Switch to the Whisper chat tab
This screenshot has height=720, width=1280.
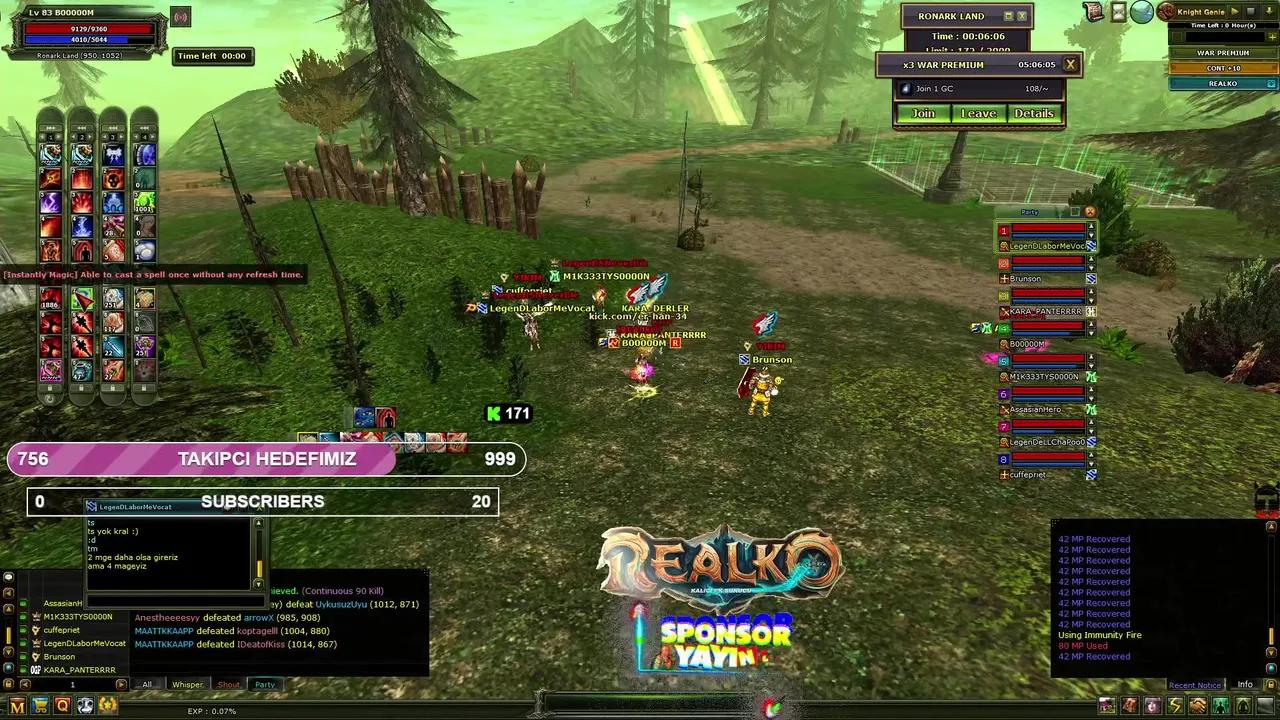[x=187, y=684]
